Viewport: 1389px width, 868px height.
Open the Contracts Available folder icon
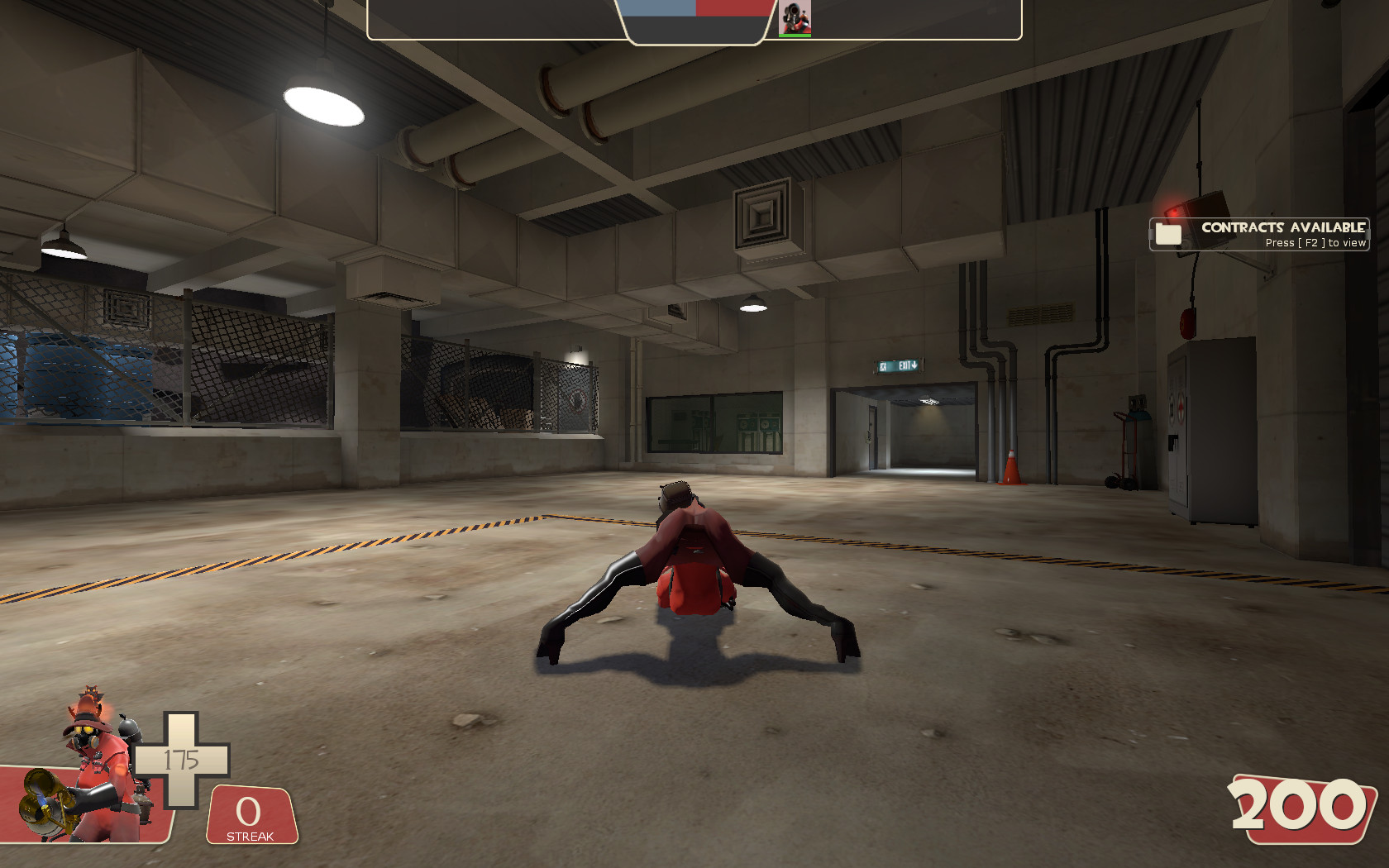click(1168, 234)
